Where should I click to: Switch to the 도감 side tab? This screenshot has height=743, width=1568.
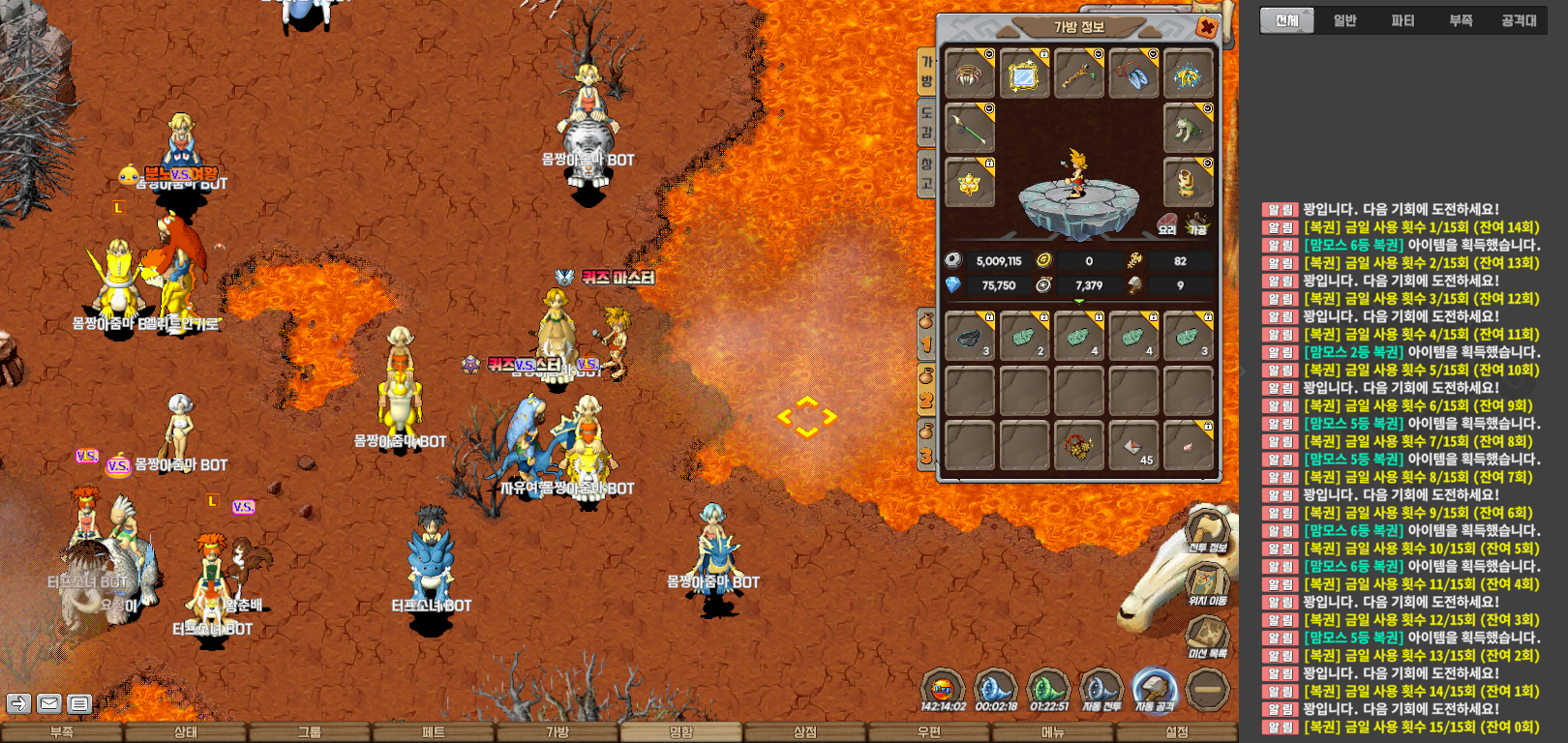(x=926, y=123)
